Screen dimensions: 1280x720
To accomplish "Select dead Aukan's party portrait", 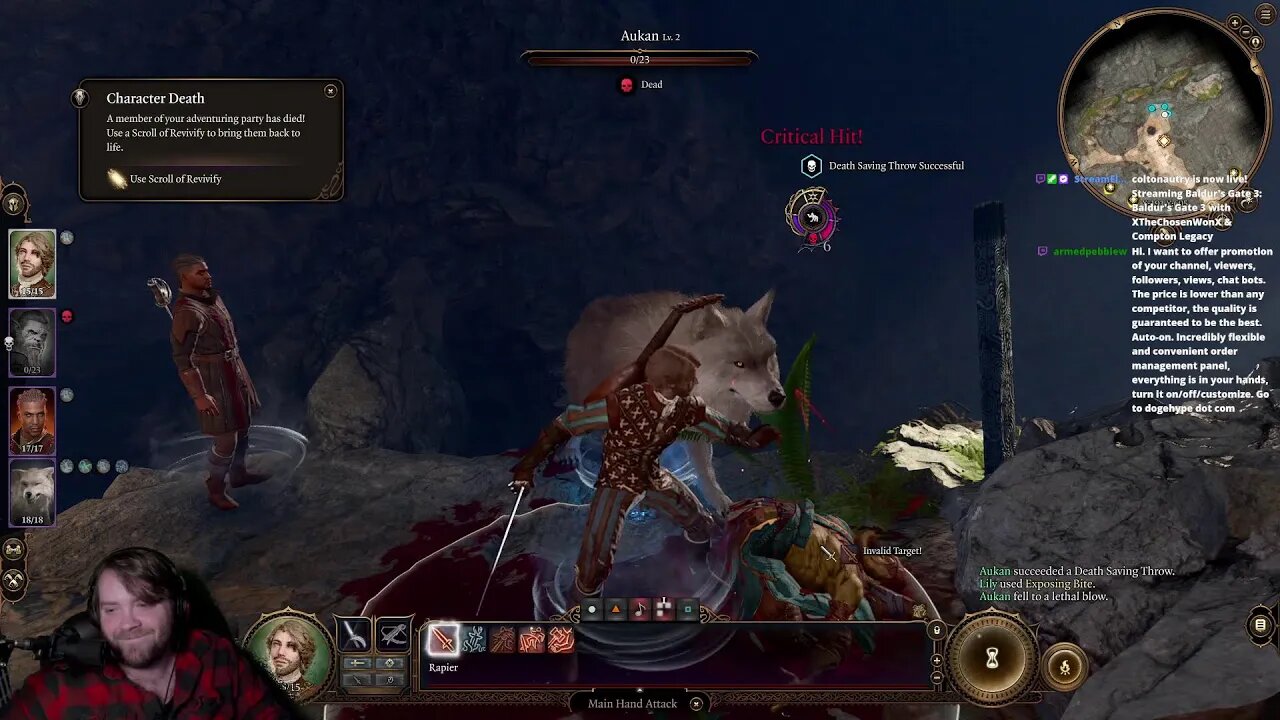I will point(32,342).
